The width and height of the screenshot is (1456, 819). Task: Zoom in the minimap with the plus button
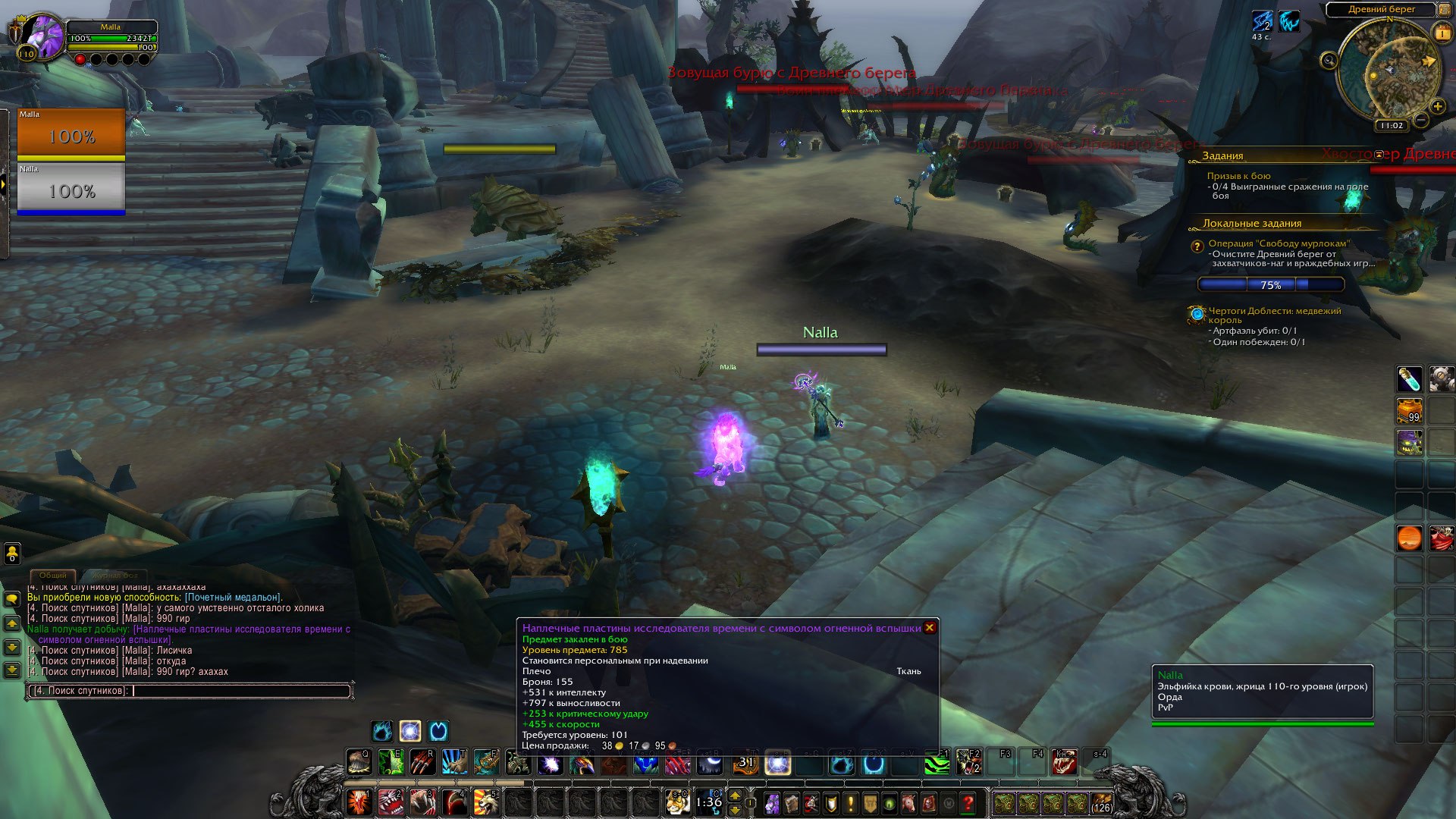pos(1437,106)
